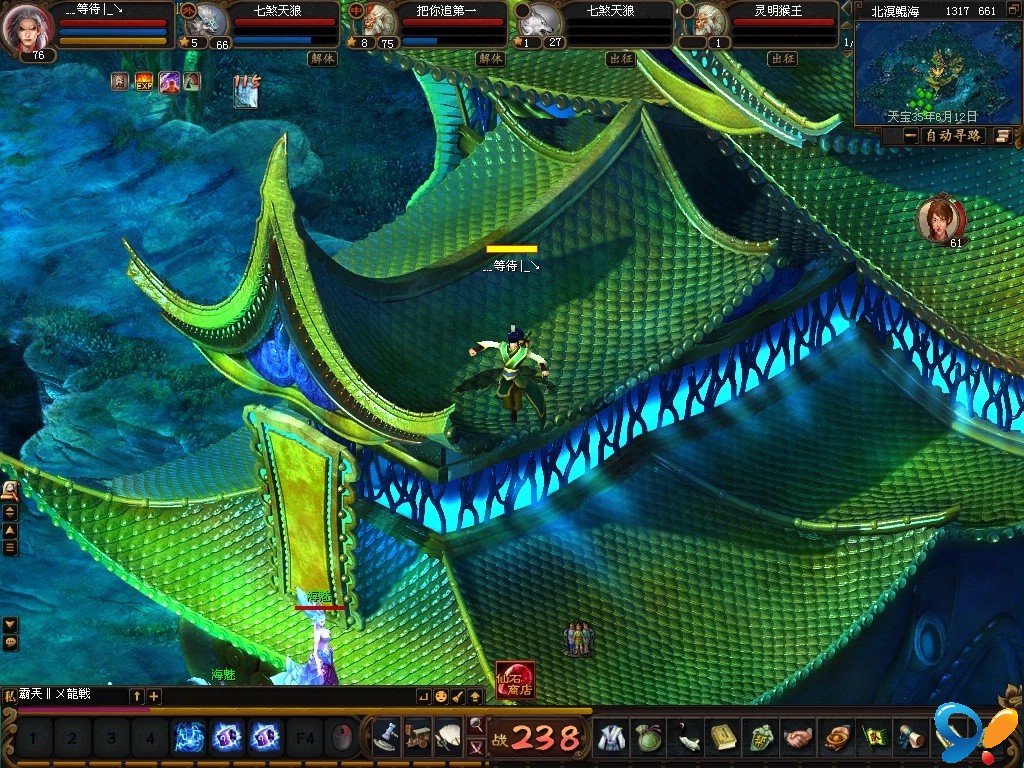The image size is (1024, 768).
Task: Click the 出征 button under the 灵明猴王 pet
Action: pos(782,59)
